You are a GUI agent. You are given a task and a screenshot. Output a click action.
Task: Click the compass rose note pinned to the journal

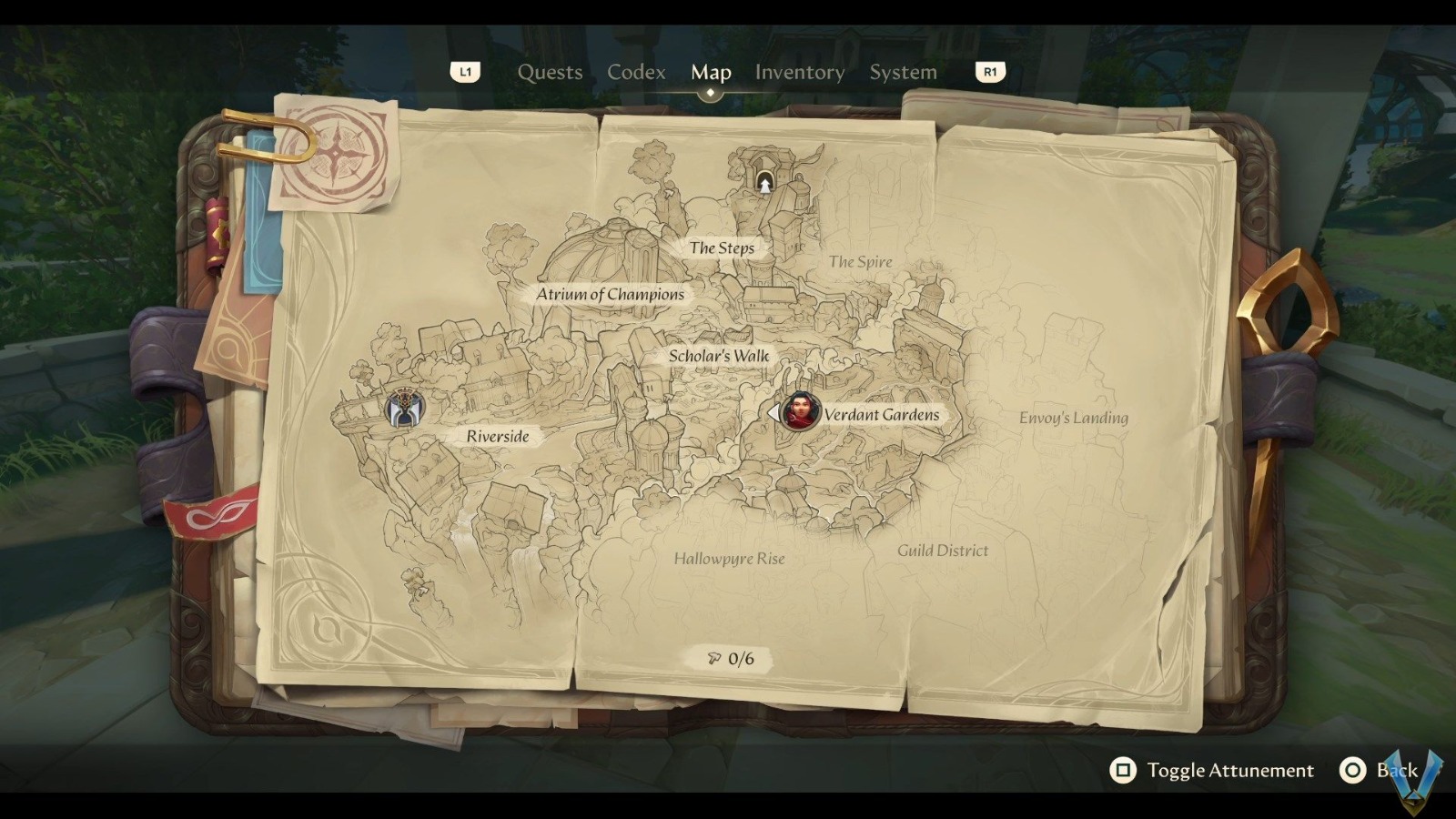point(337,155)
